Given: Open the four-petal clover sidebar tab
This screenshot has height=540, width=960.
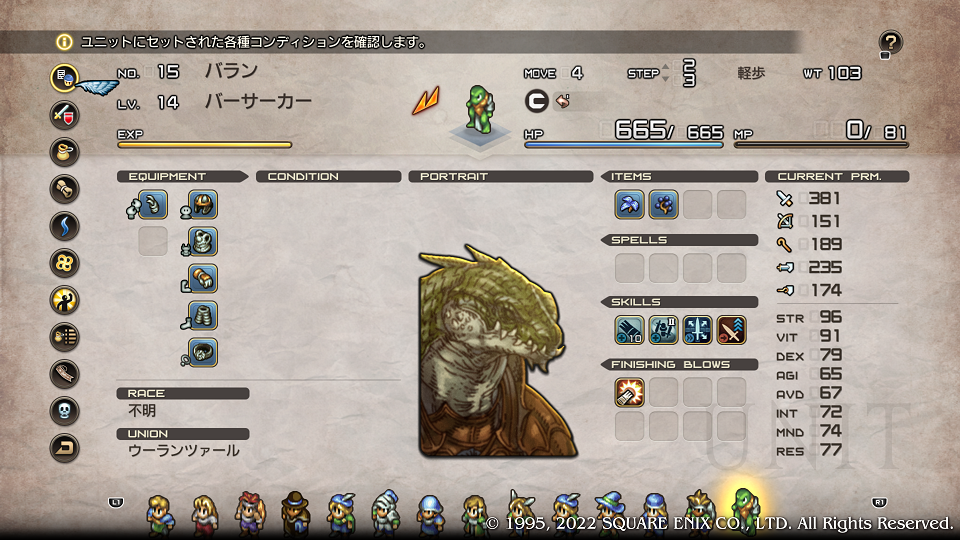Looking at the screenshot, I should click(x=65, y=262).
